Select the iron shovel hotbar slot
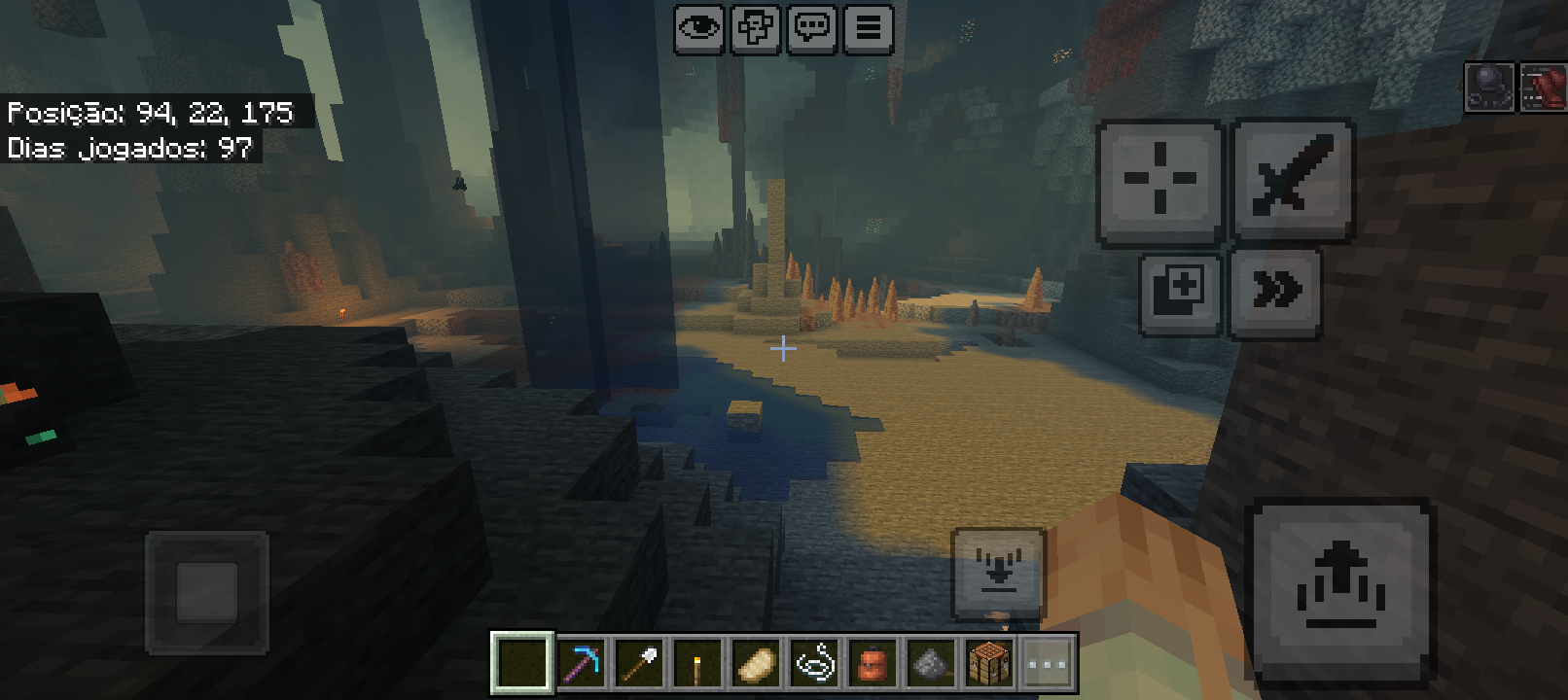 [x=639, y=665]
